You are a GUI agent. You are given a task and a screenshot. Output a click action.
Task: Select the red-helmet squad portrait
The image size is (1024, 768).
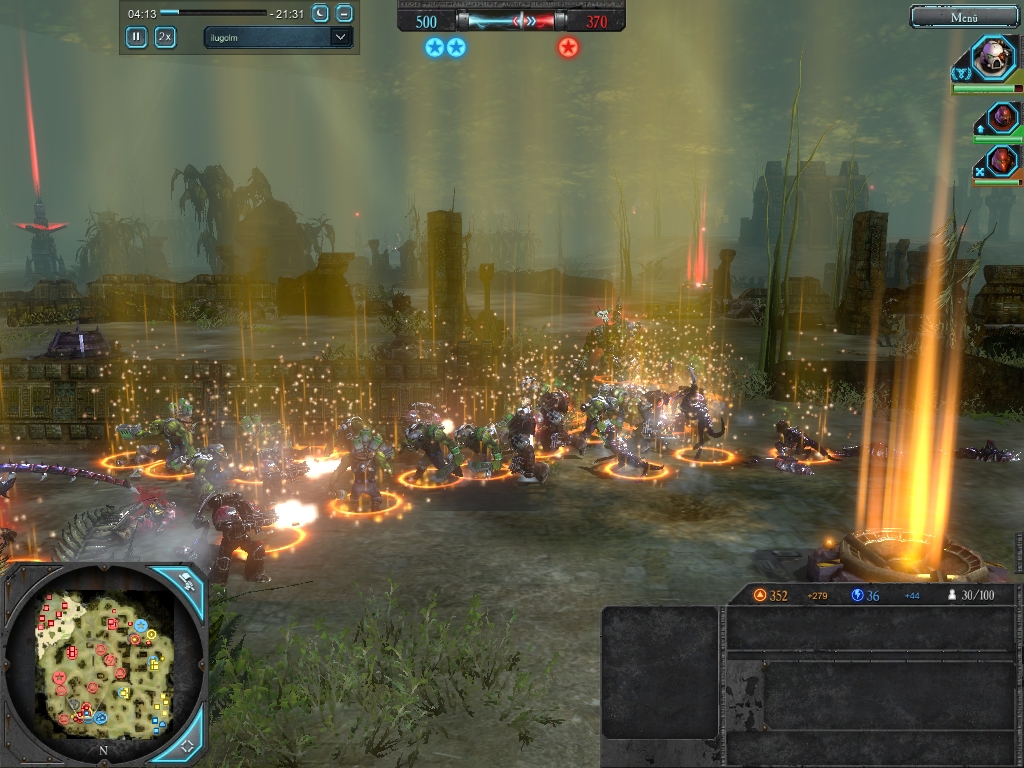pyautogui.click(x=1002, y=160)
